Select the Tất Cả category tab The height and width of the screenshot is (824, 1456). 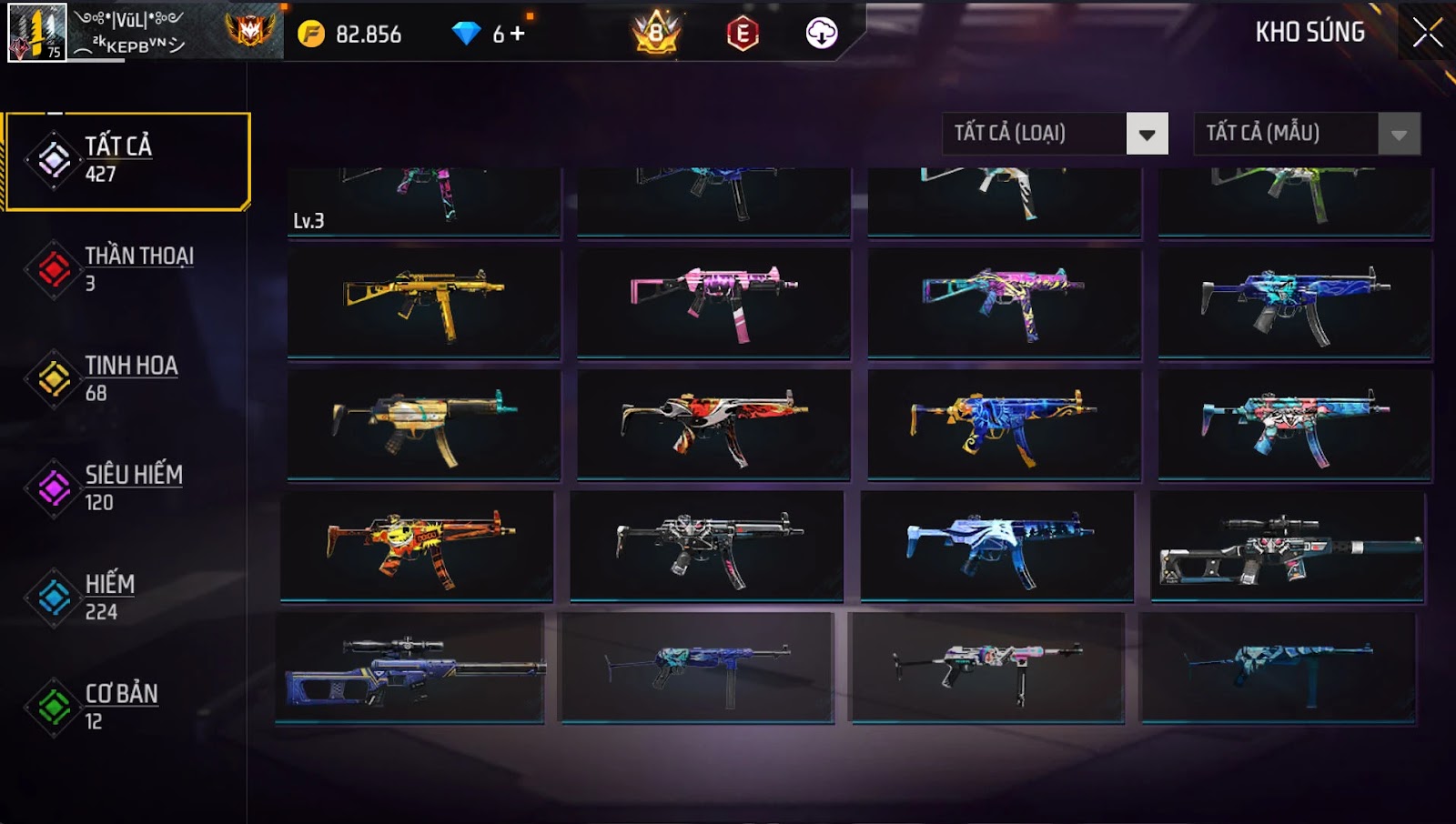[x=127, y=161]
